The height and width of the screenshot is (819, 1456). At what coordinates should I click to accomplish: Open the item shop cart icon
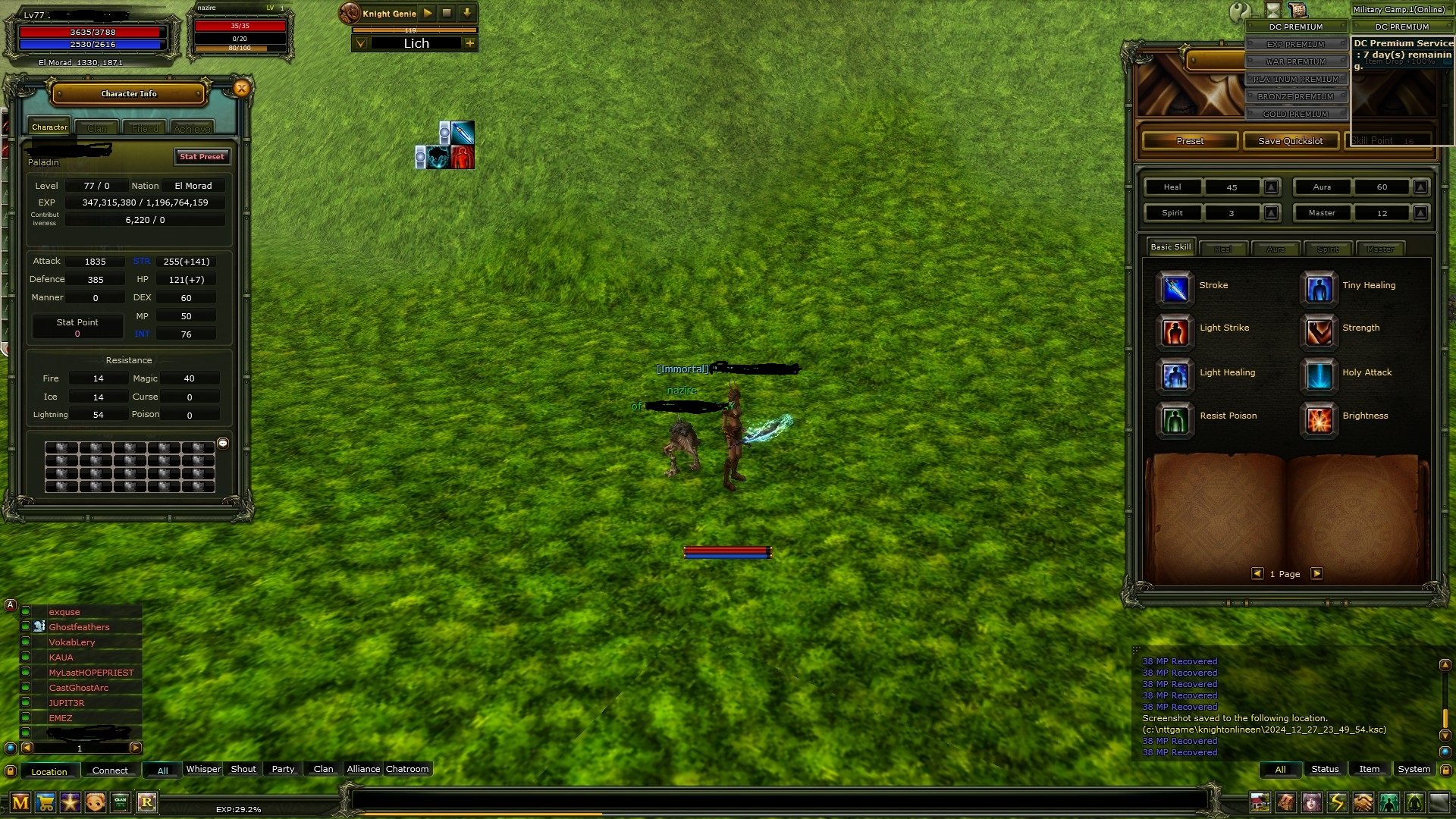click(x=45, y=802)
